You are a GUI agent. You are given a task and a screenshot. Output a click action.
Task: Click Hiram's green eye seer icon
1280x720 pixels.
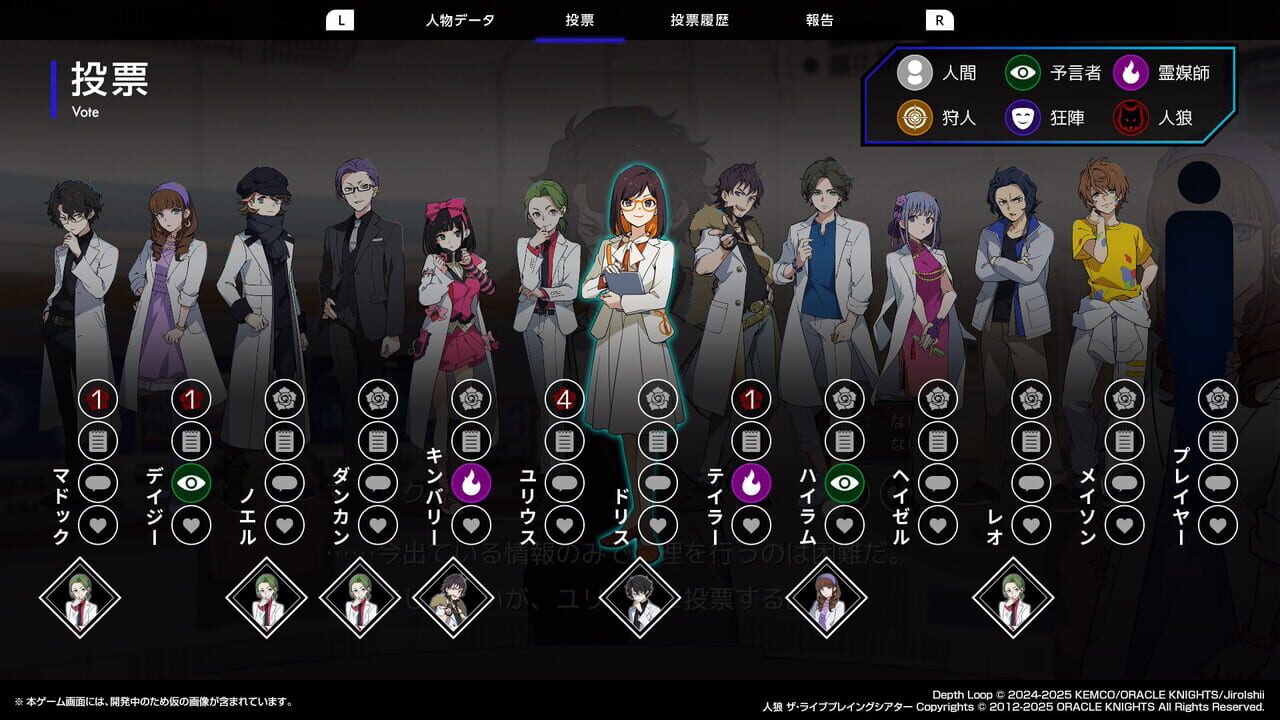pos(845,483)
